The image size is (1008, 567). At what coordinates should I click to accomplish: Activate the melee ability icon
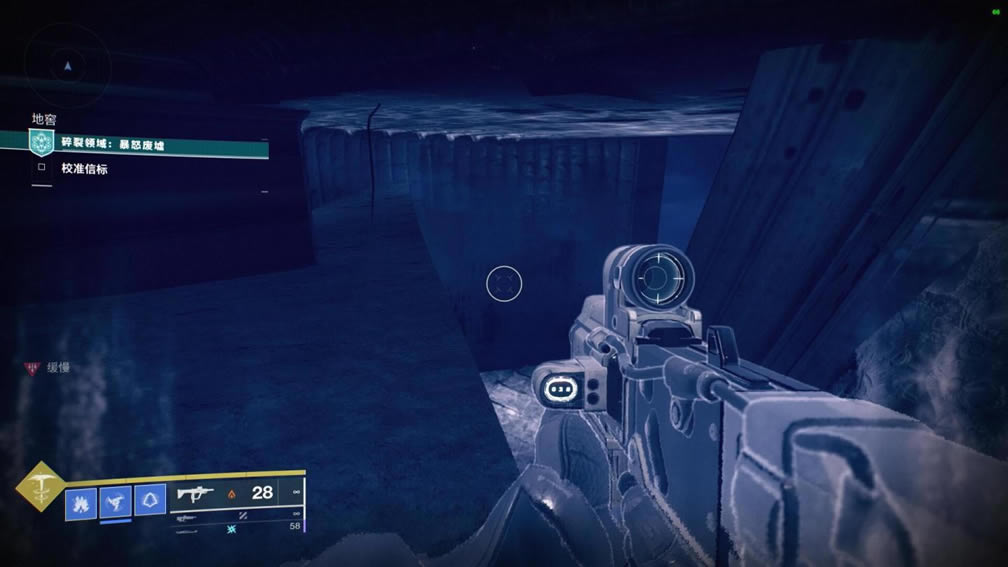click(116, 500)
